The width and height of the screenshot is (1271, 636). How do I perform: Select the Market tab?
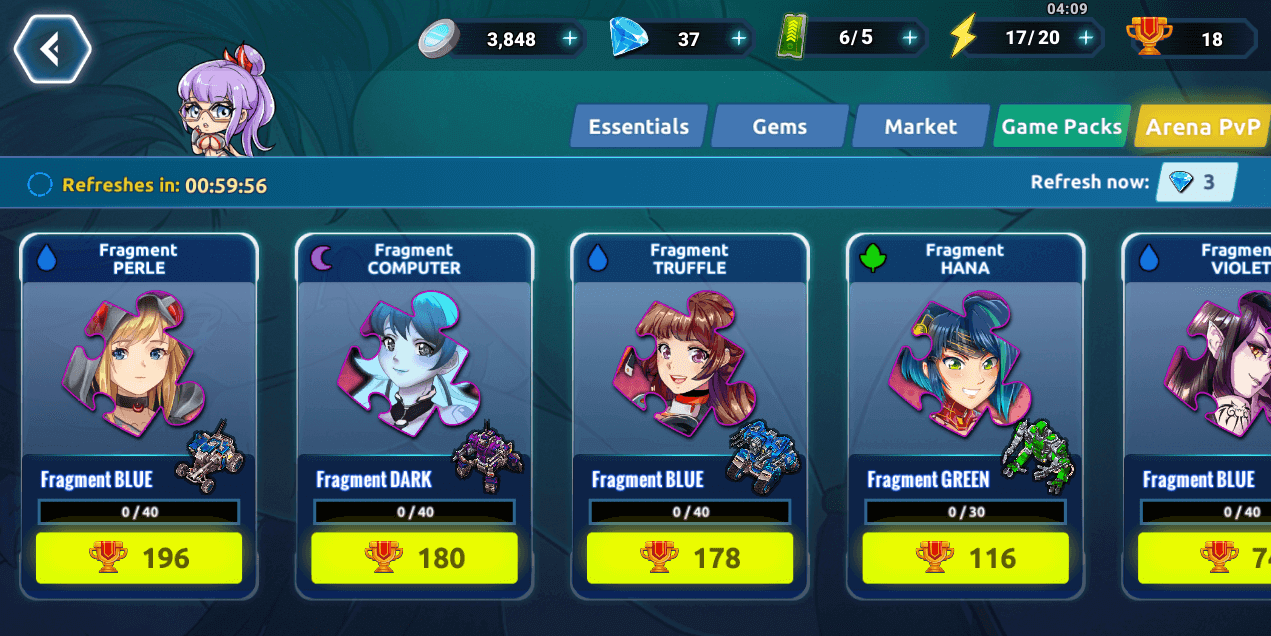click(920, 127)
